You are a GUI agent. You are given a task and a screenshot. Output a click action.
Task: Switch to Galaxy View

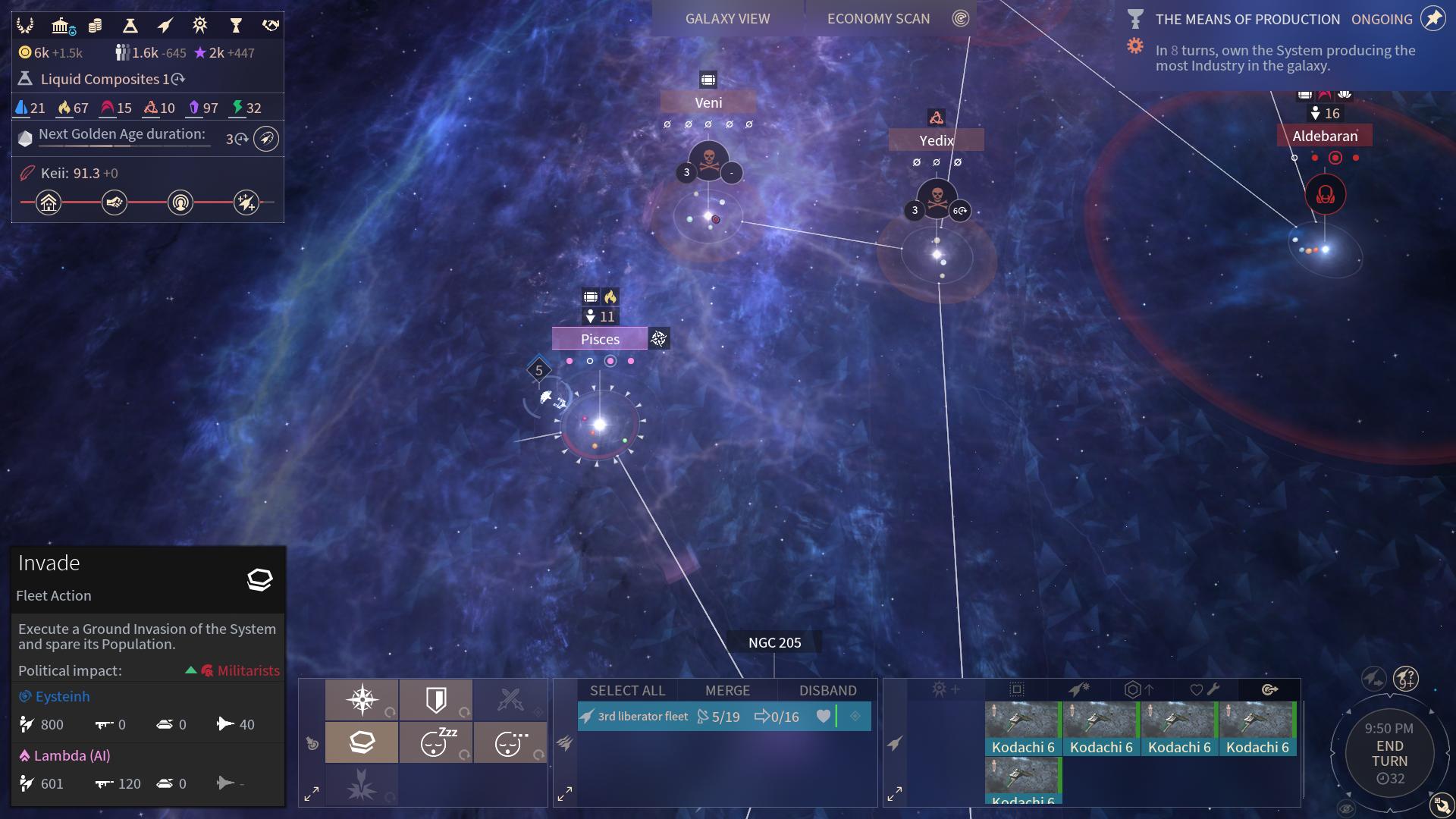727,19
